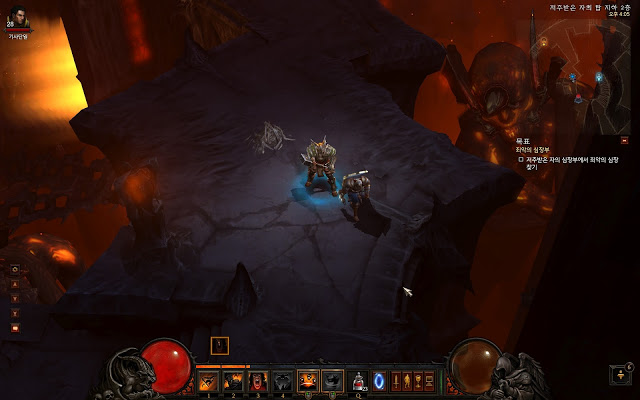640x400 pixels.
Task: Cast the blue Town Portal
Action: tap(379, 381)
